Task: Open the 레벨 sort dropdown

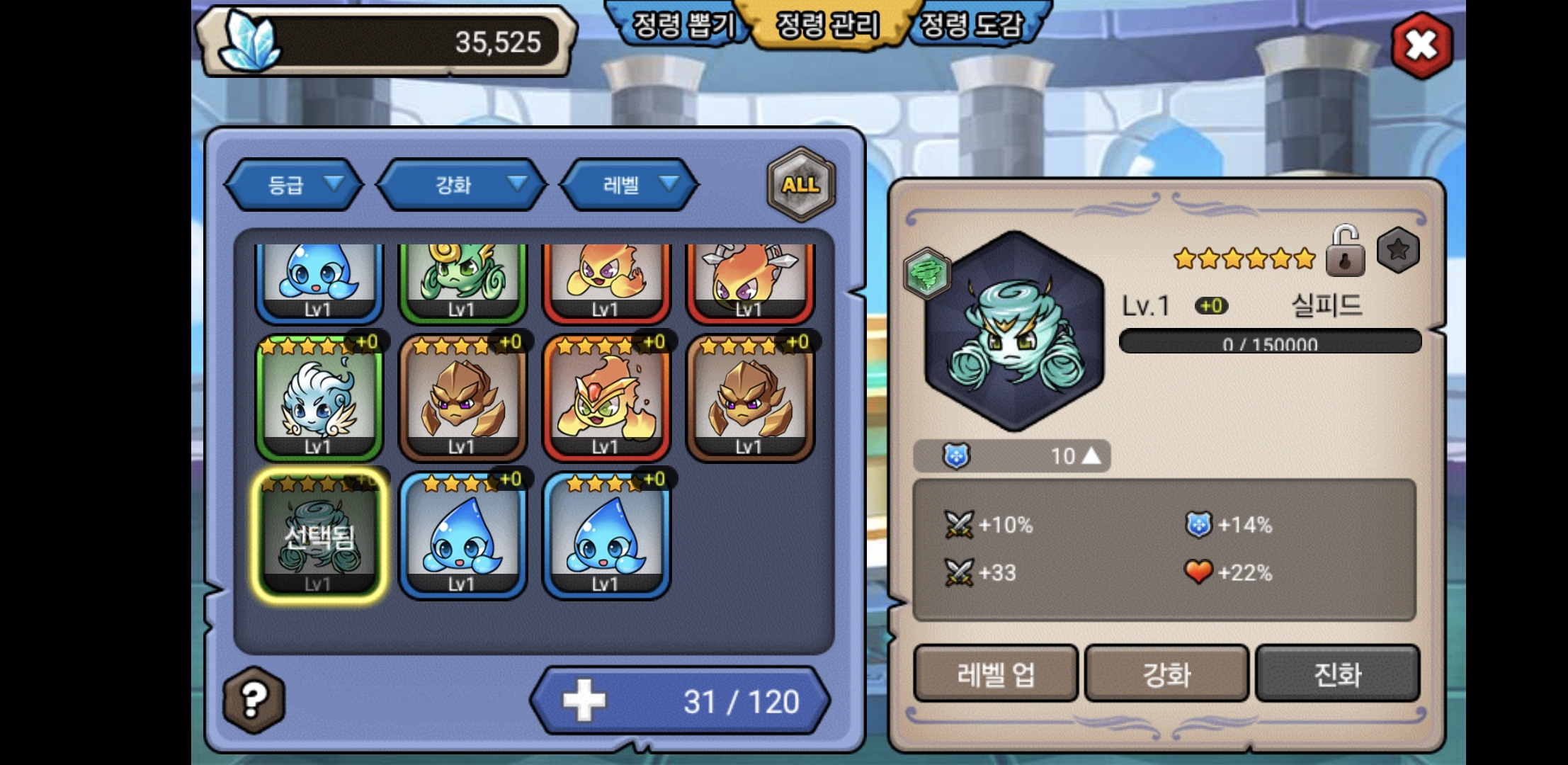Action: coord(629,185)
